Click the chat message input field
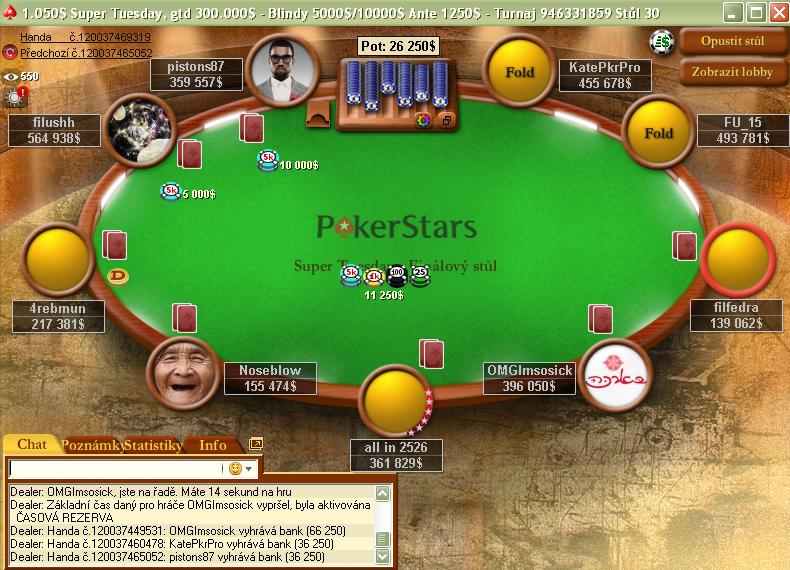This screenshot has height=570, width=790. click(x=115, y=468)
